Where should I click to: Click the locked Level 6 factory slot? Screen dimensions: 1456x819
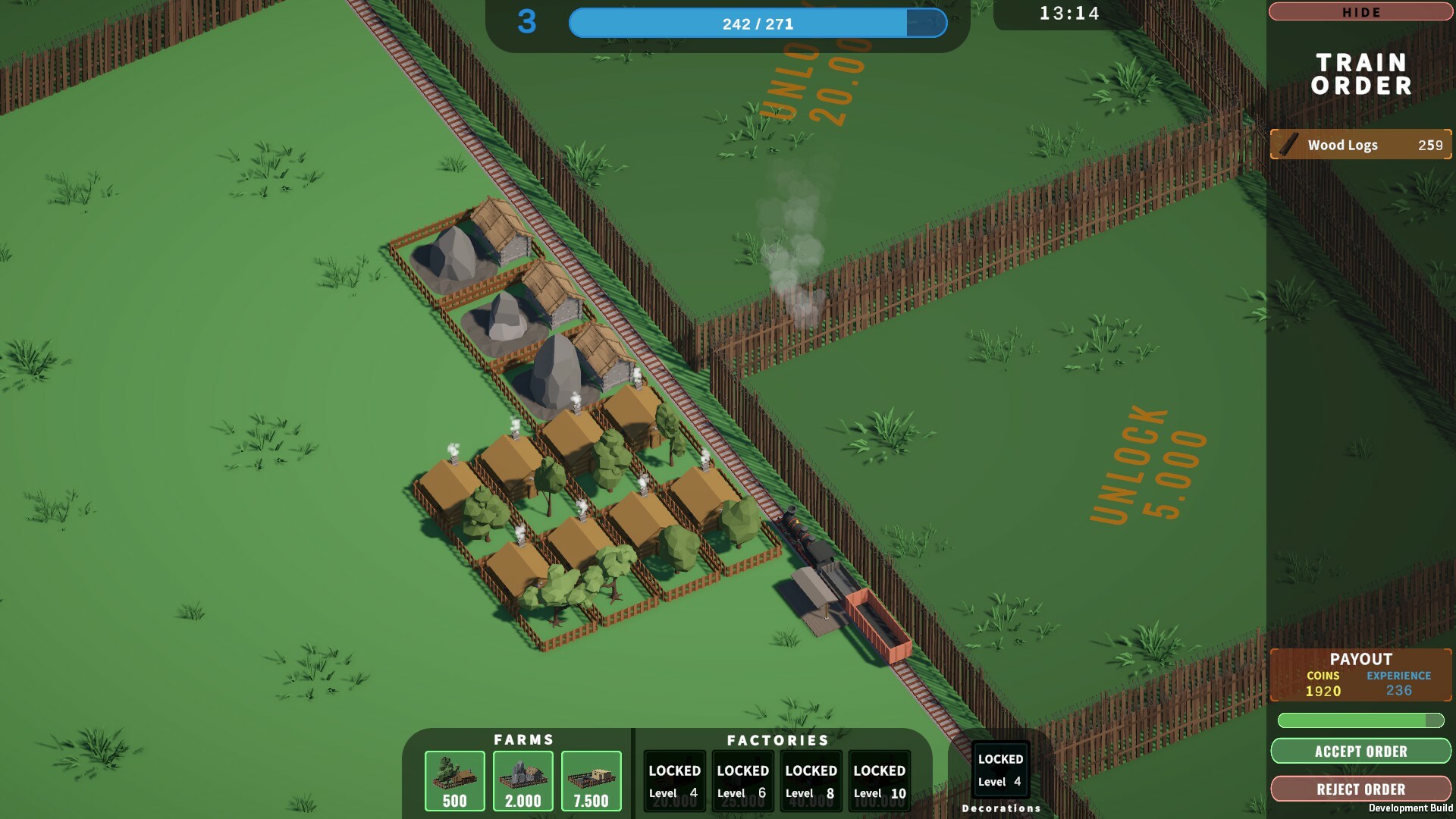(x=742, y=780)
